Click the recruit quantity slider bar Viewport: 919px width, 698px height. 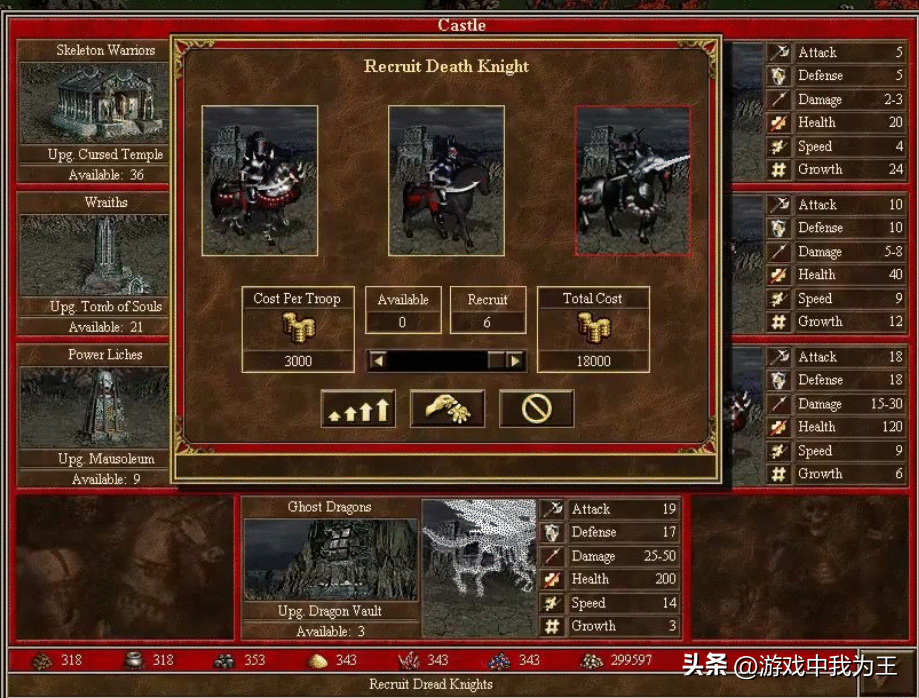446,360
